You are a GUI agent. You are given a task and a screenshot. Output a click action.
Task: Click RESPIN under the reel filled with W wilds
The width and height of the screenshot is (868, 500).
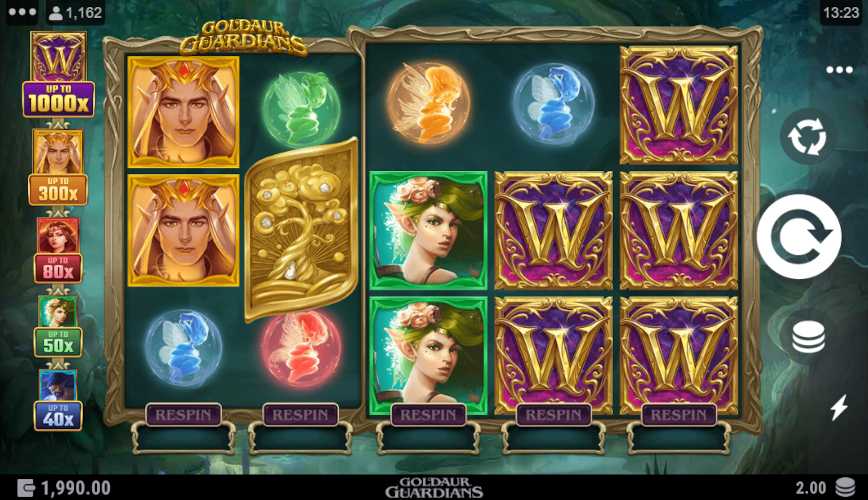pos(679,414)
